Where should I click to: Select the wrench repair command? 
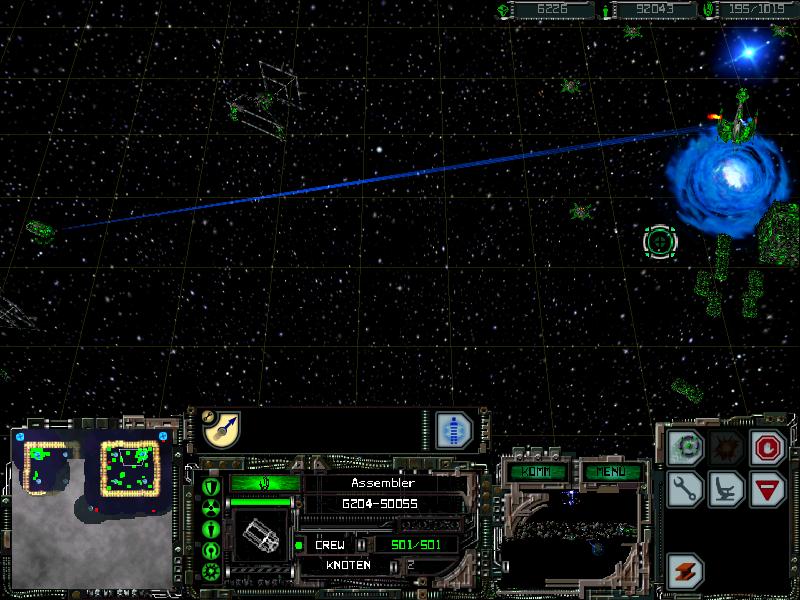pyautogui.click(x=686, y=489)
